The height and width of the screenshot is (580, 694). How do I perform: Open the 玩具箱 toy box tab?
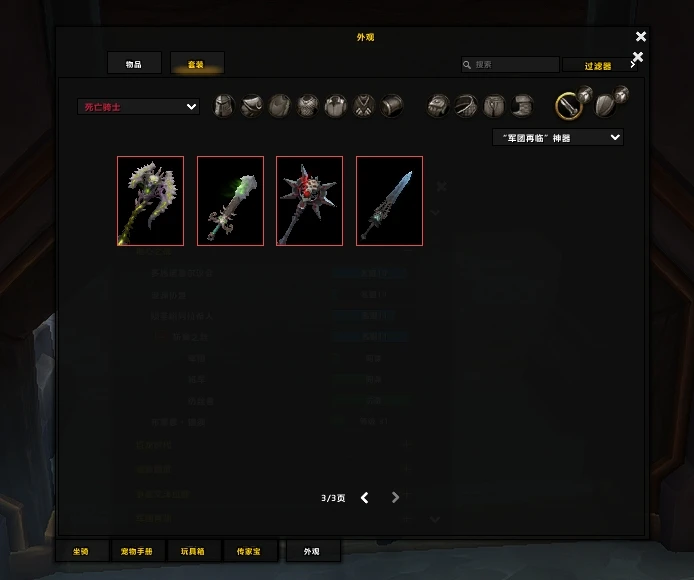point(193,551)
